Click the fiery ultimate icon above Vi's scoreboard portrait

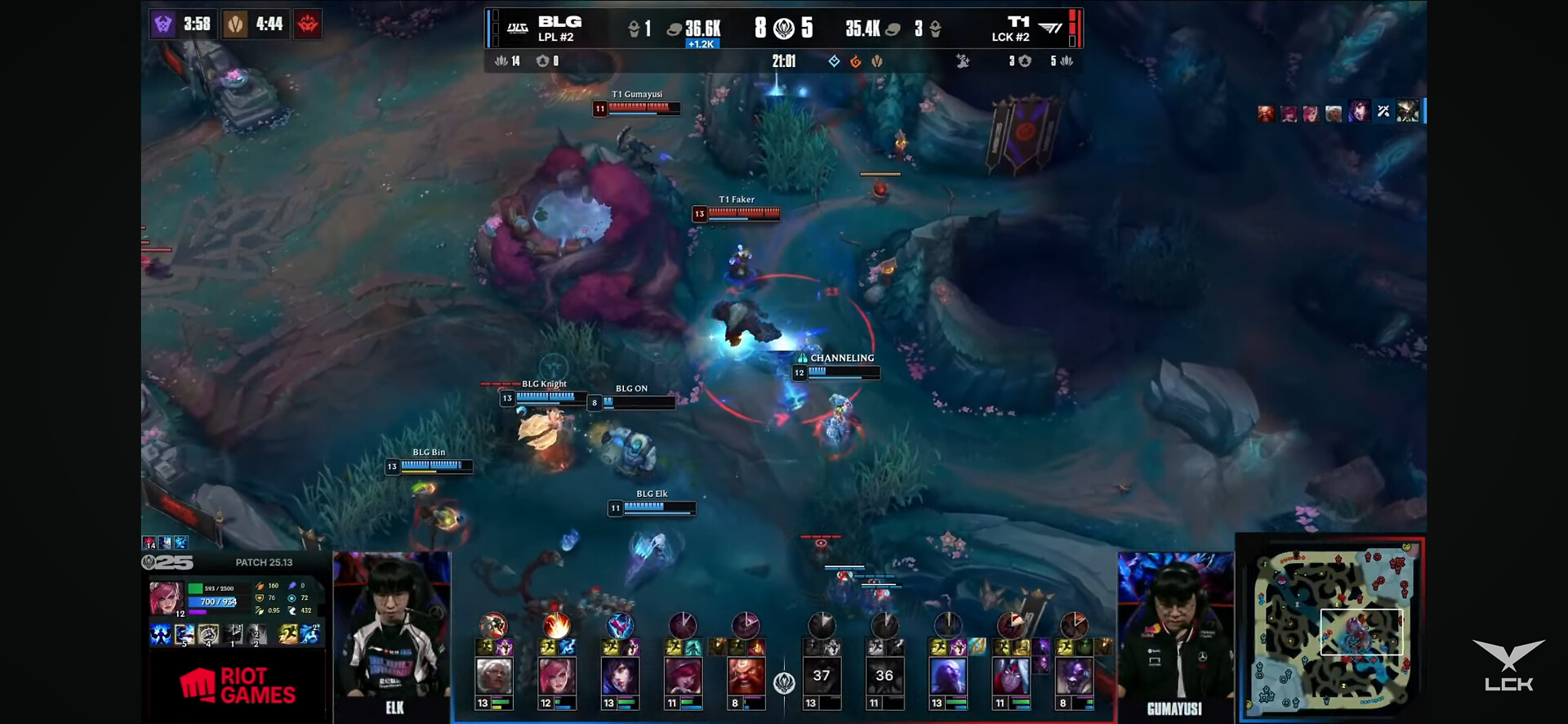pyautogui.click(x=557, y=626)
